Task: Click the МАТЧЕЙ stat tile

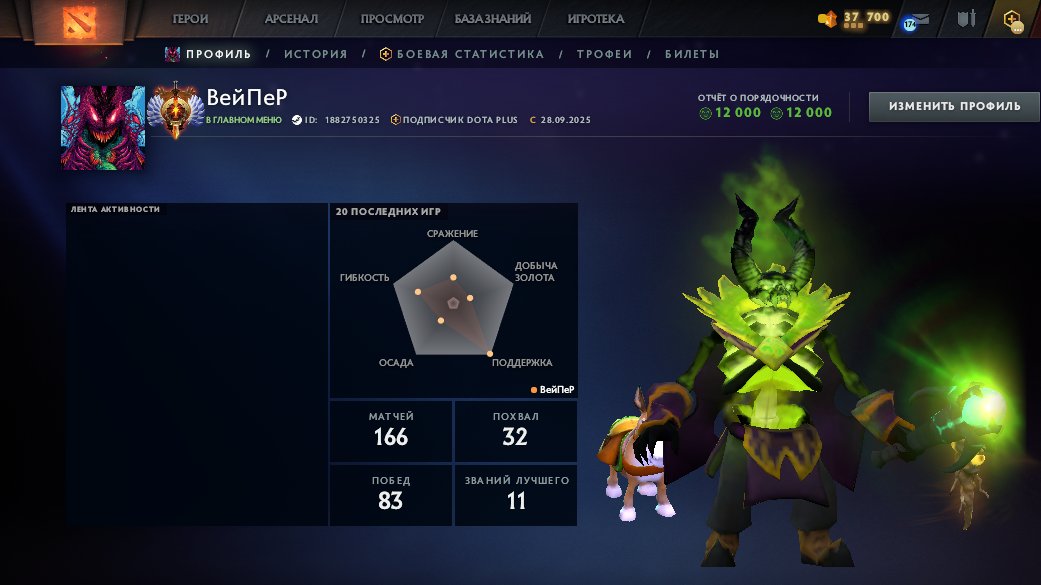Action: pos(390,431)
